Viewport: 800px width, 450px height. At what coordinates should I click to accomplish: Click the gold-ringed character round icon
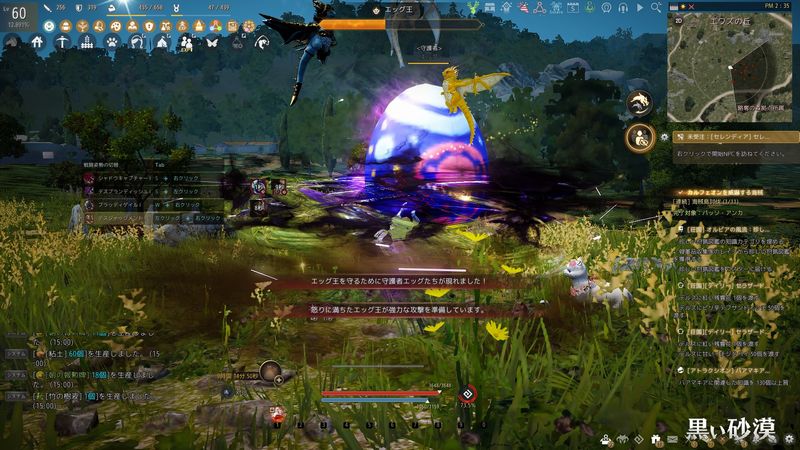pos(639,137)
